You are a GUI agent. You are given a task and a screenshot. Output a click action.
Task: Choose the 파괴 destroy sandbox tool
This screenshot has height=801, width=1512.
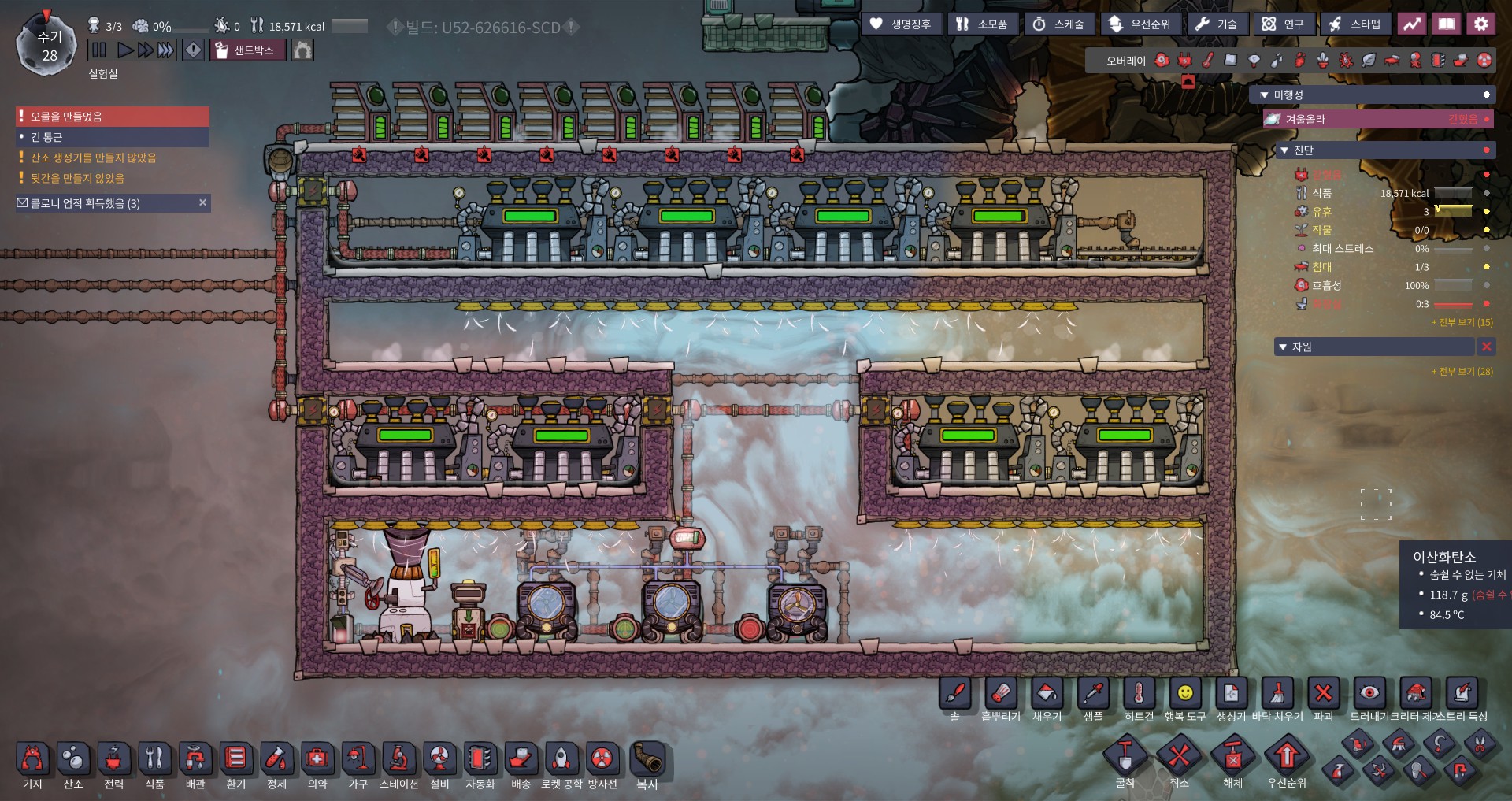(x=1323, y=694)
